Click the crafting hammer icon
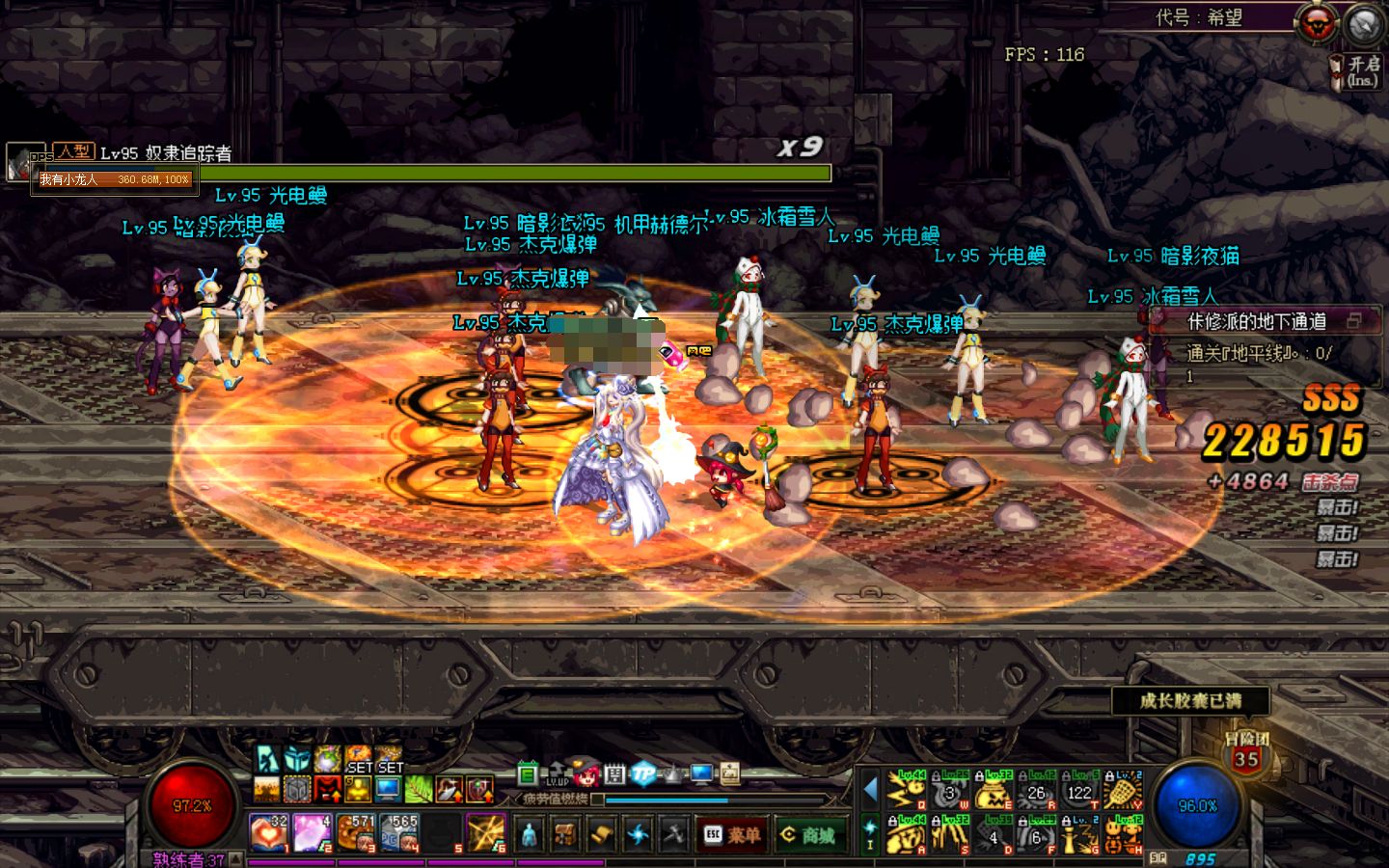 (x=675, y=834)
